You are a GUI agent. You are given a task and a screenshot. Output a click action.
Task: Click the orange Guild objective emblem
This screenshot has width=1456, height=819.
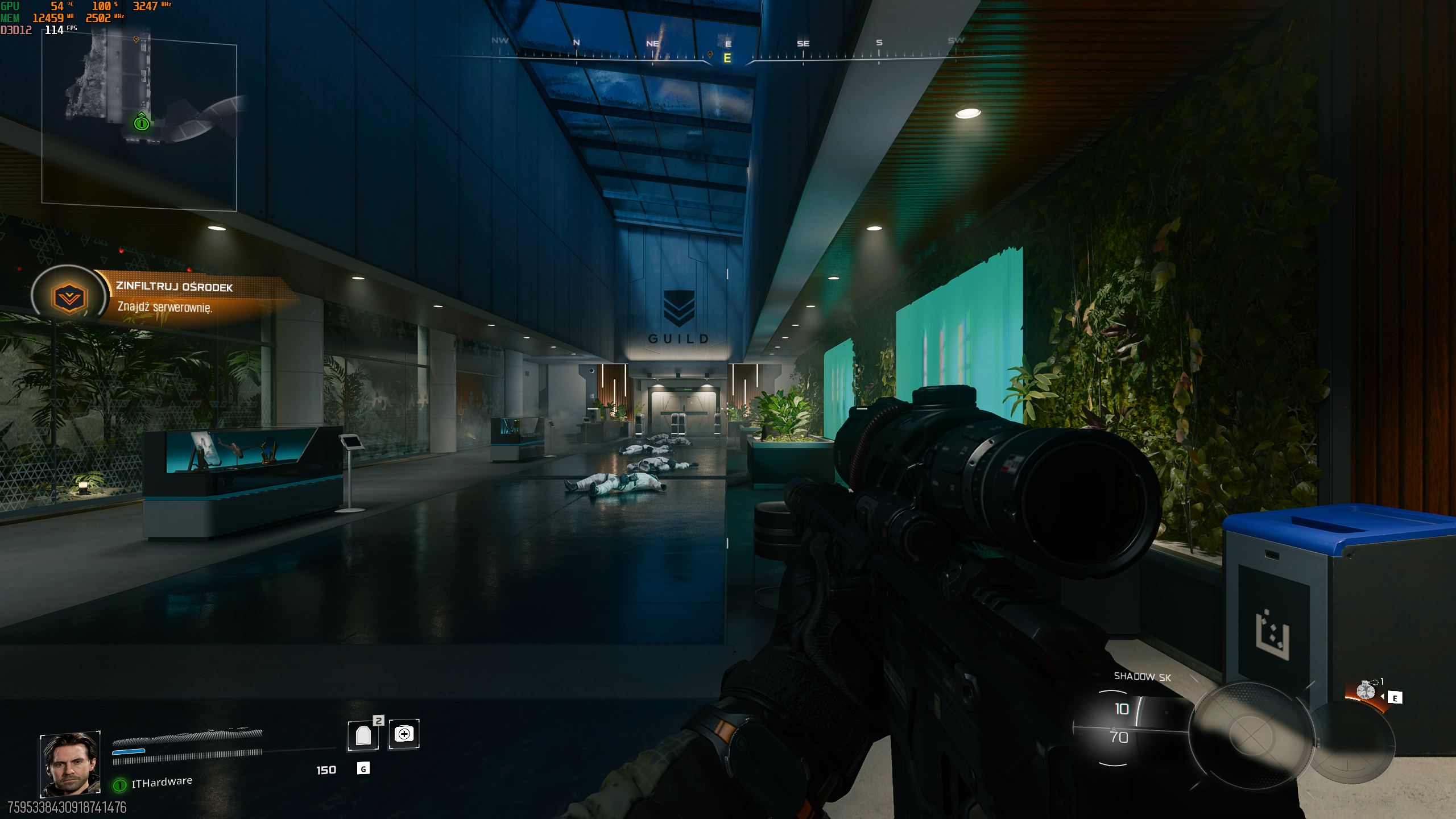pos(69,297)
